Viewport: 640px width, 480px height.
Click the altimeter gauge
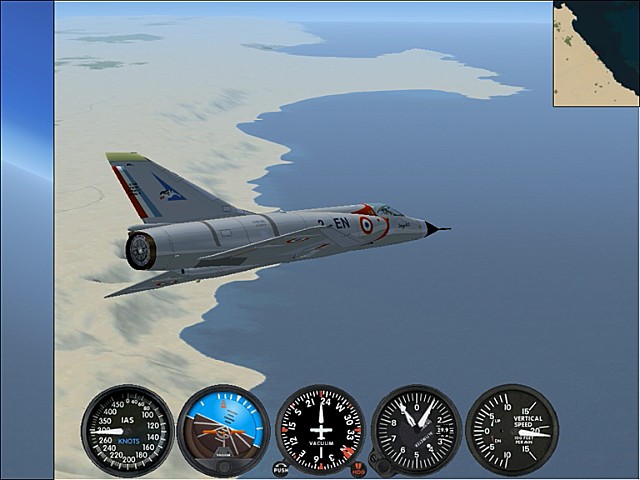coord(416,430)
